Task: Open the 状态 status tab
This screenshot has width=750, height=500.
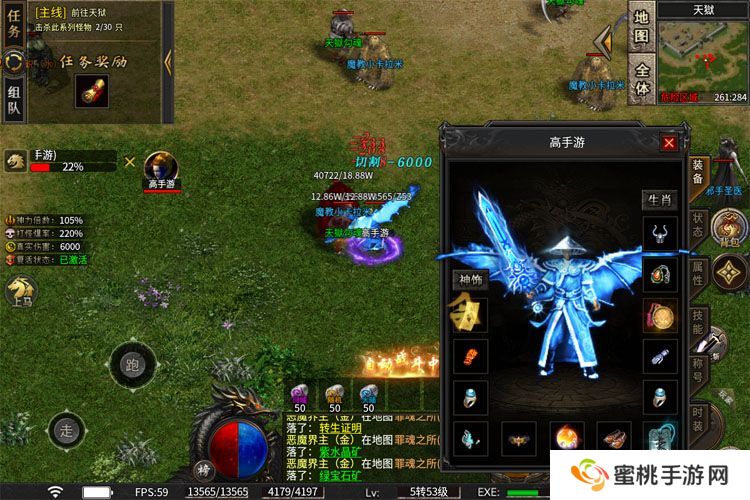Action: 699,224
